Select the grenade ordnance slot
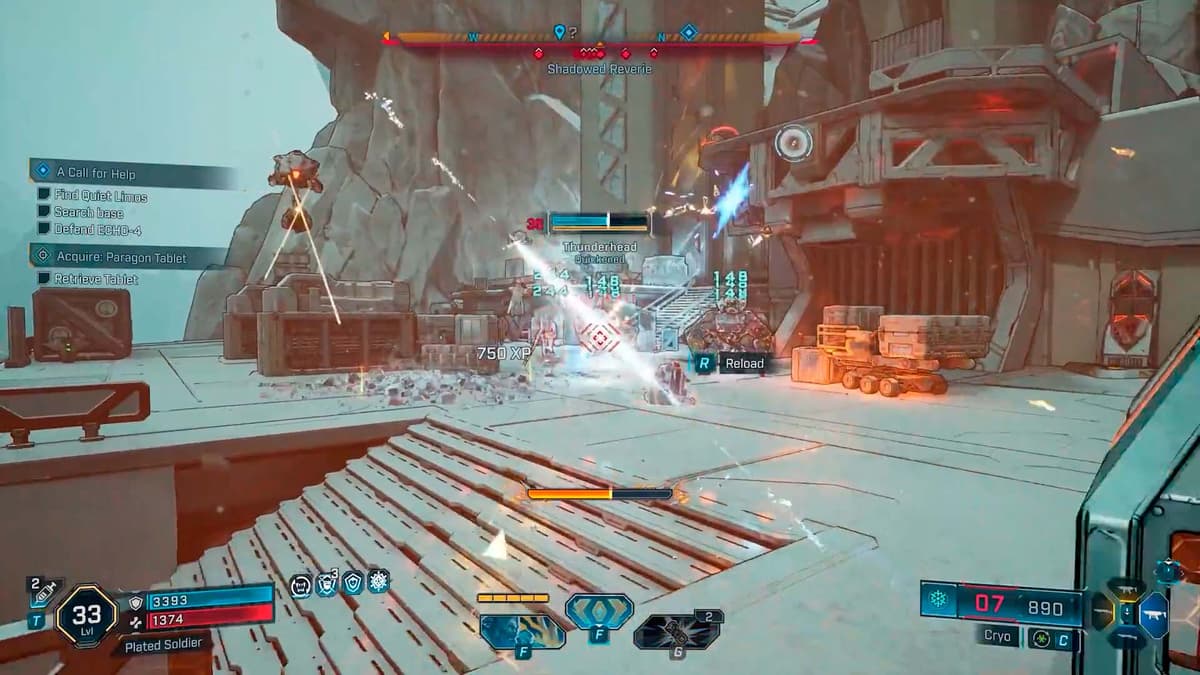The width and height of the screenshot is (1200, 675). (675, 632)
